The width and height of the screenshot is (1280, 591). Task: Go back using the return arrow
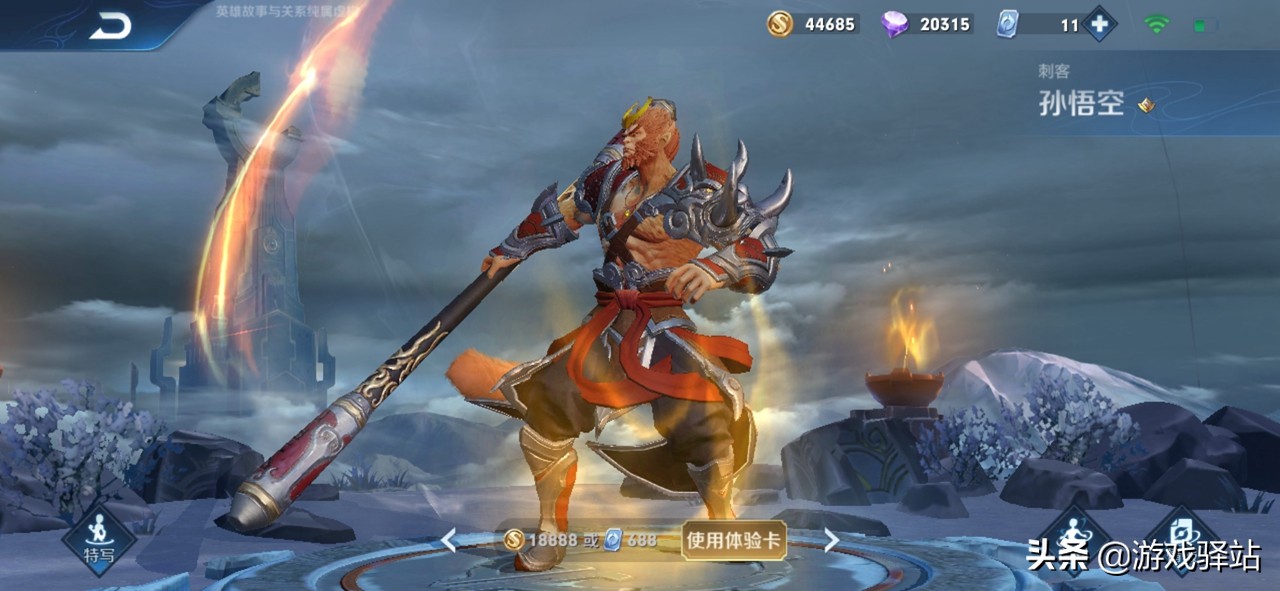pyautogui.click(x=110, y=27)
